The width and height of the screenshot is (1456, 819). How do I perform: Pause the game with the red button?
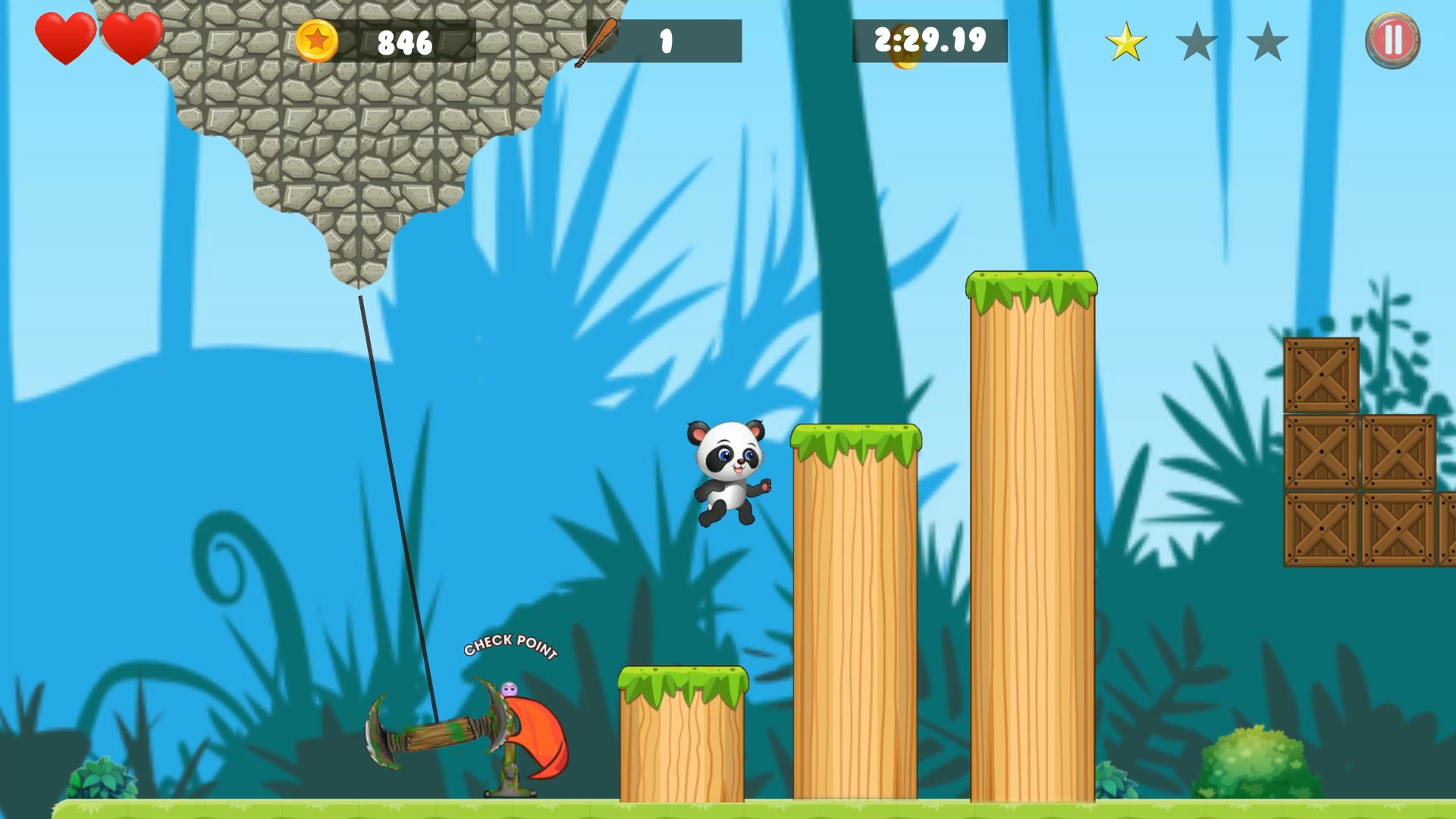[x=1392, y=41]
